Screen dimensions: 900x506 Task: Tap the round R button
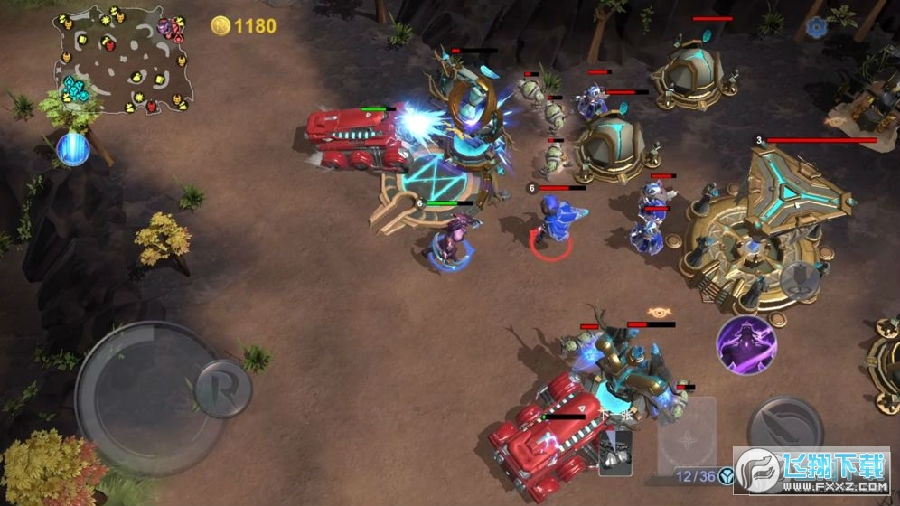(222, 388)
